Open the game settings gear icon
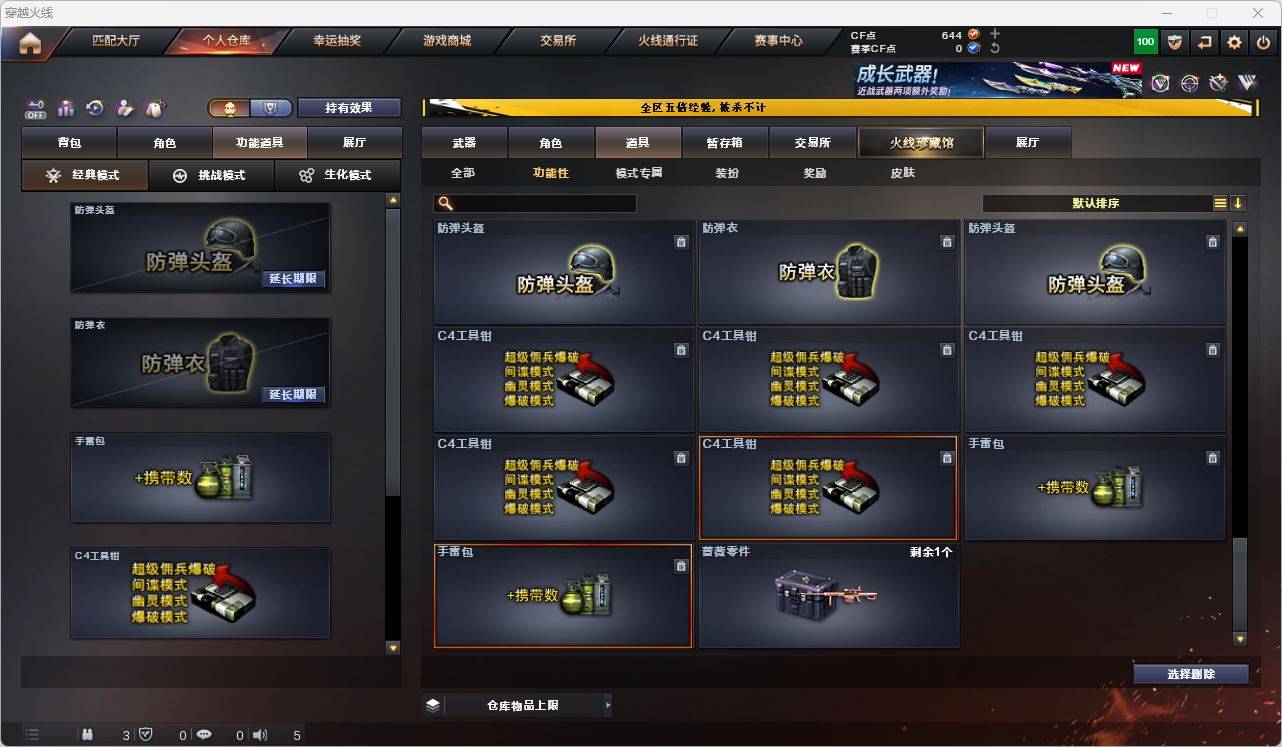1282x747 pixels. [1232, 41]
